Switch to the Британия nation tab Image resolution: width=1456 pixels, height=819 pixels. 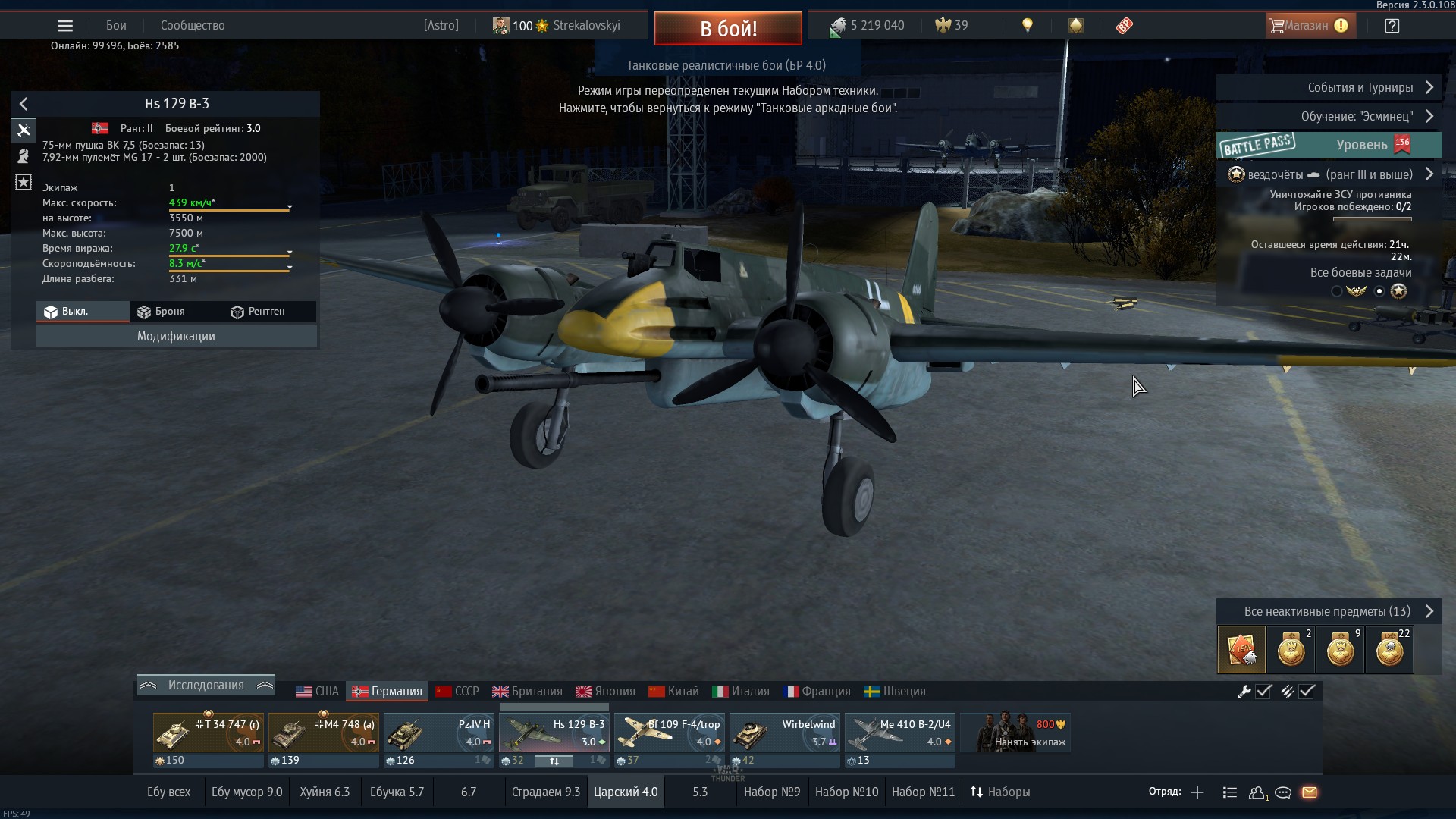click(528, 692)
